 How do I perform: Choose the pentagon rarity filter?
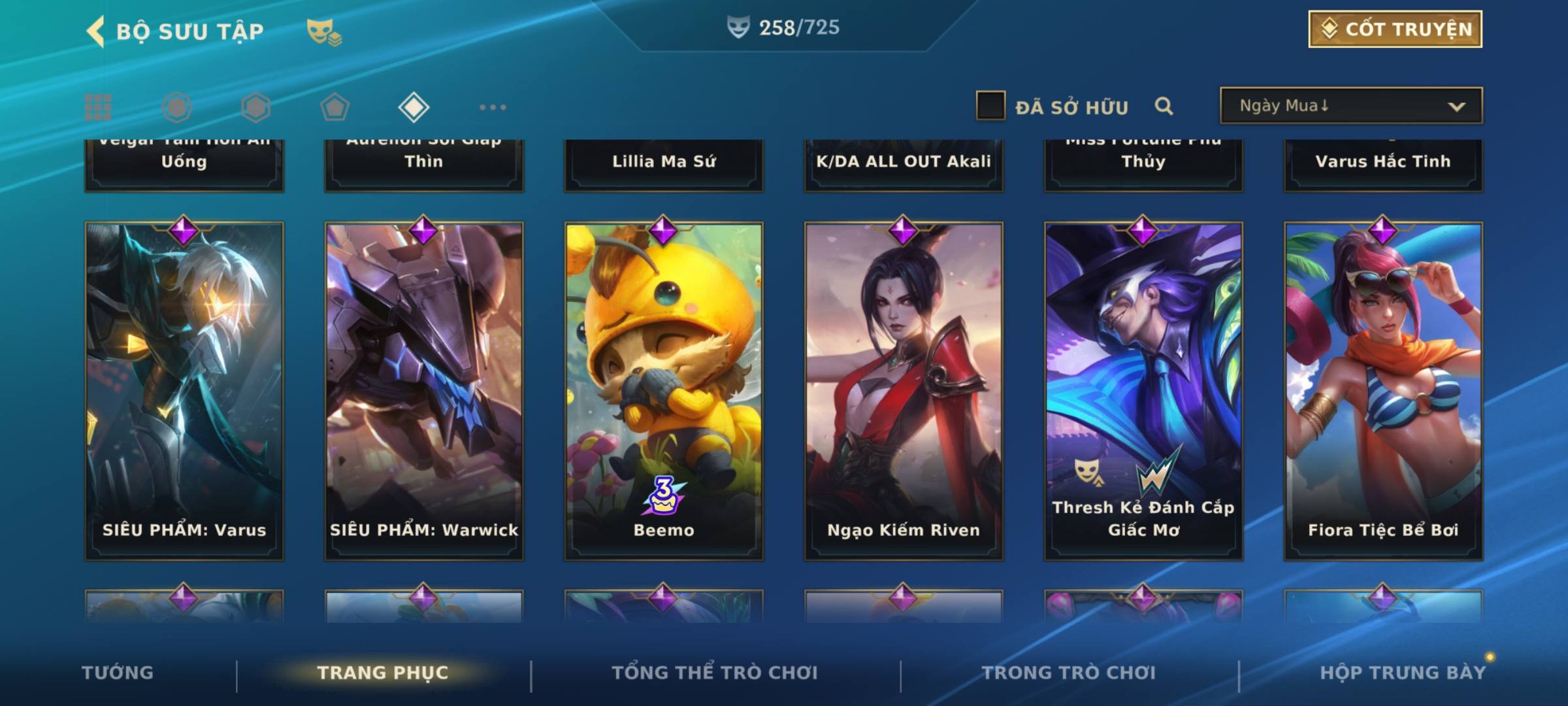click(335, 107)
